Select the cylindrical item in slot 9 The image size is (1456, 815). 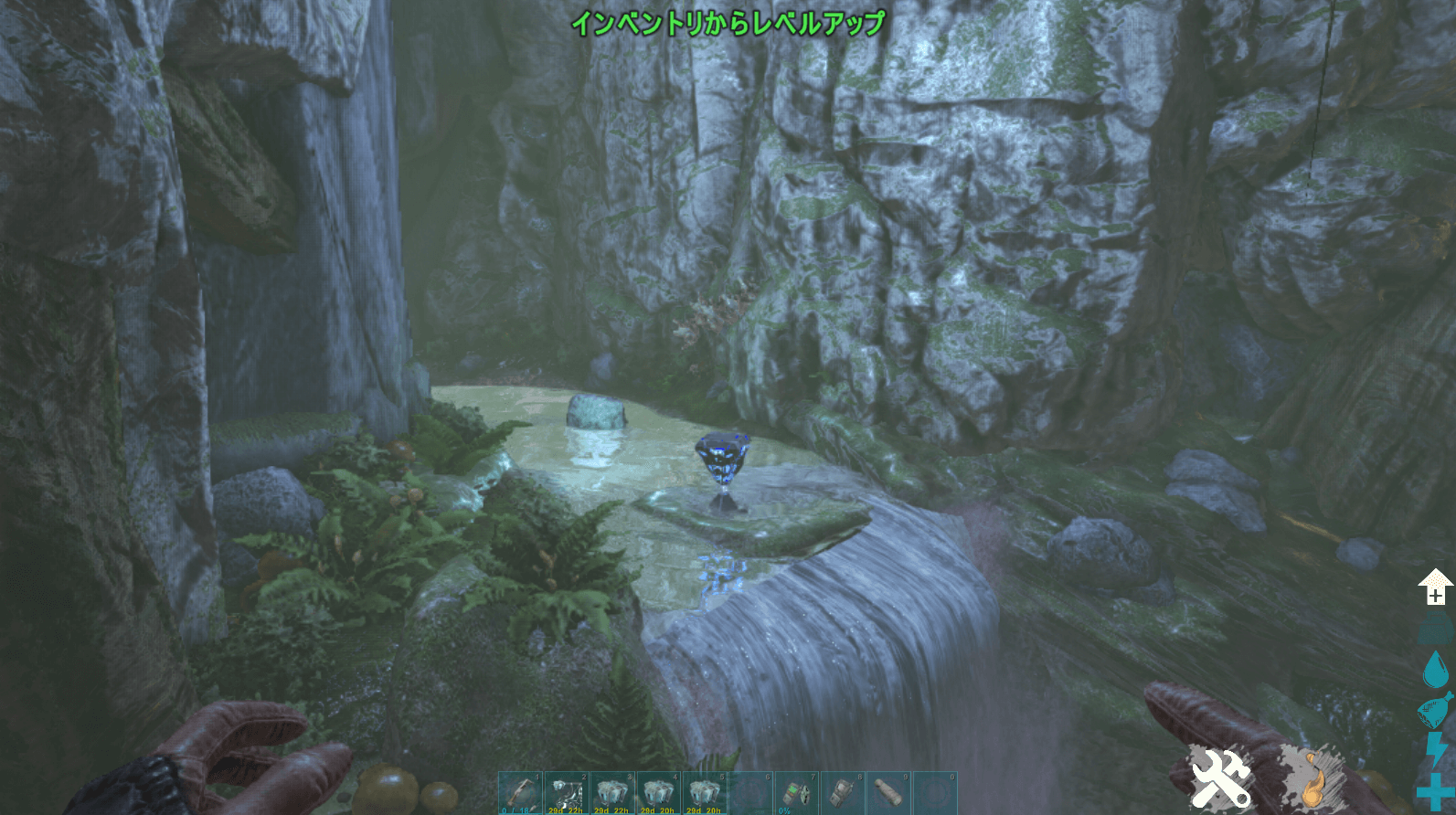tap(888, 792)
